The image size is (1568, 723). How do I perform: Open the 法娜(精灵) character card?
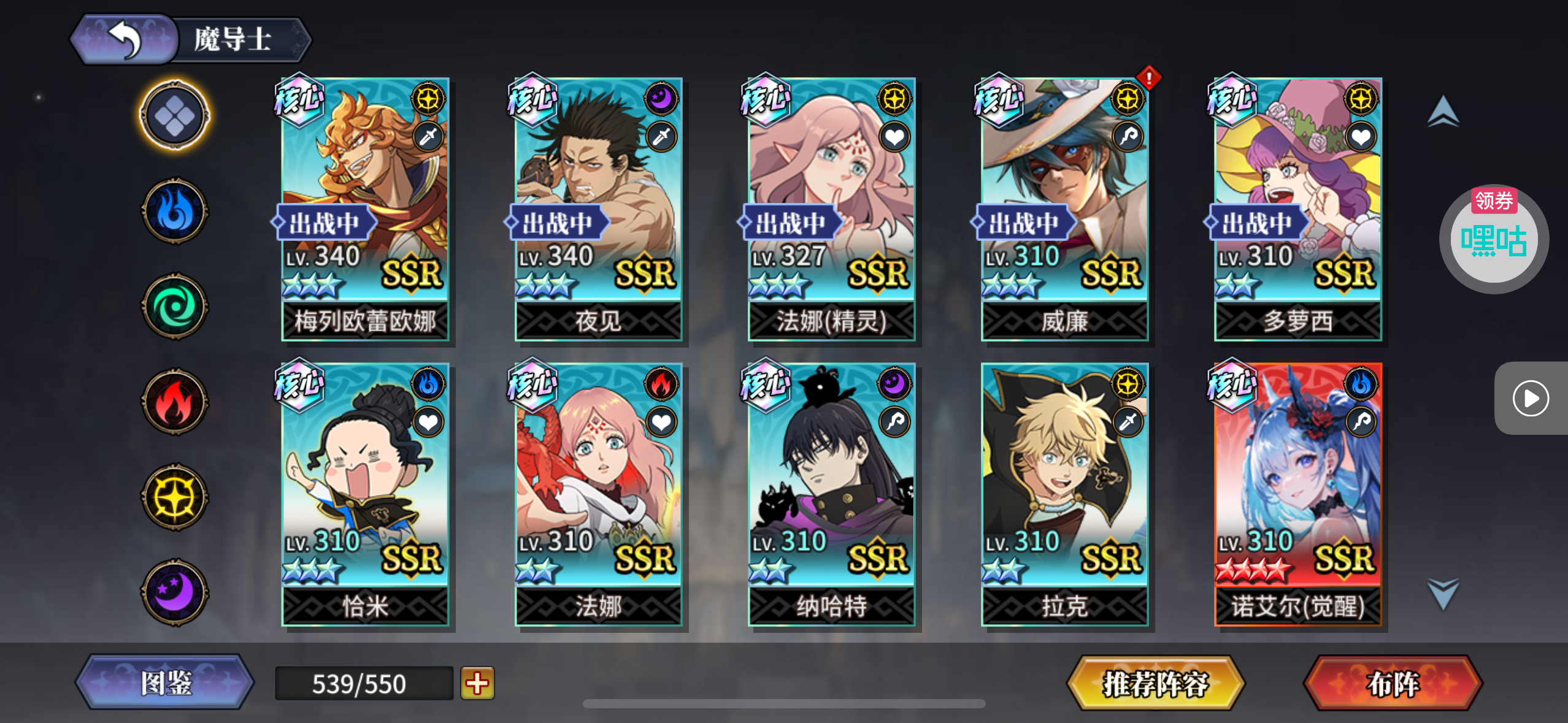831,208
